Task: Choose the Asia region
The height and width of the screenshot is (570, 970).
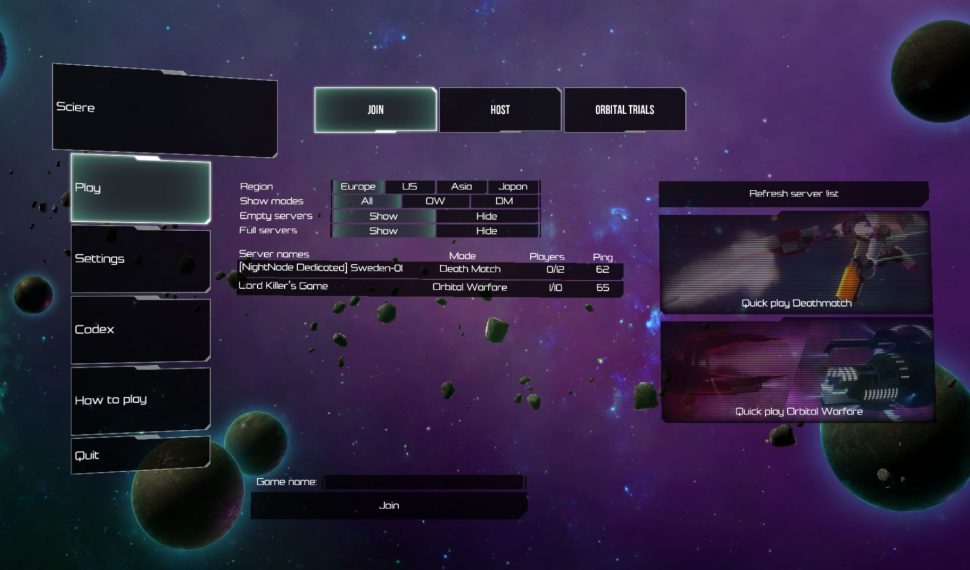Action: coord(462,187)
